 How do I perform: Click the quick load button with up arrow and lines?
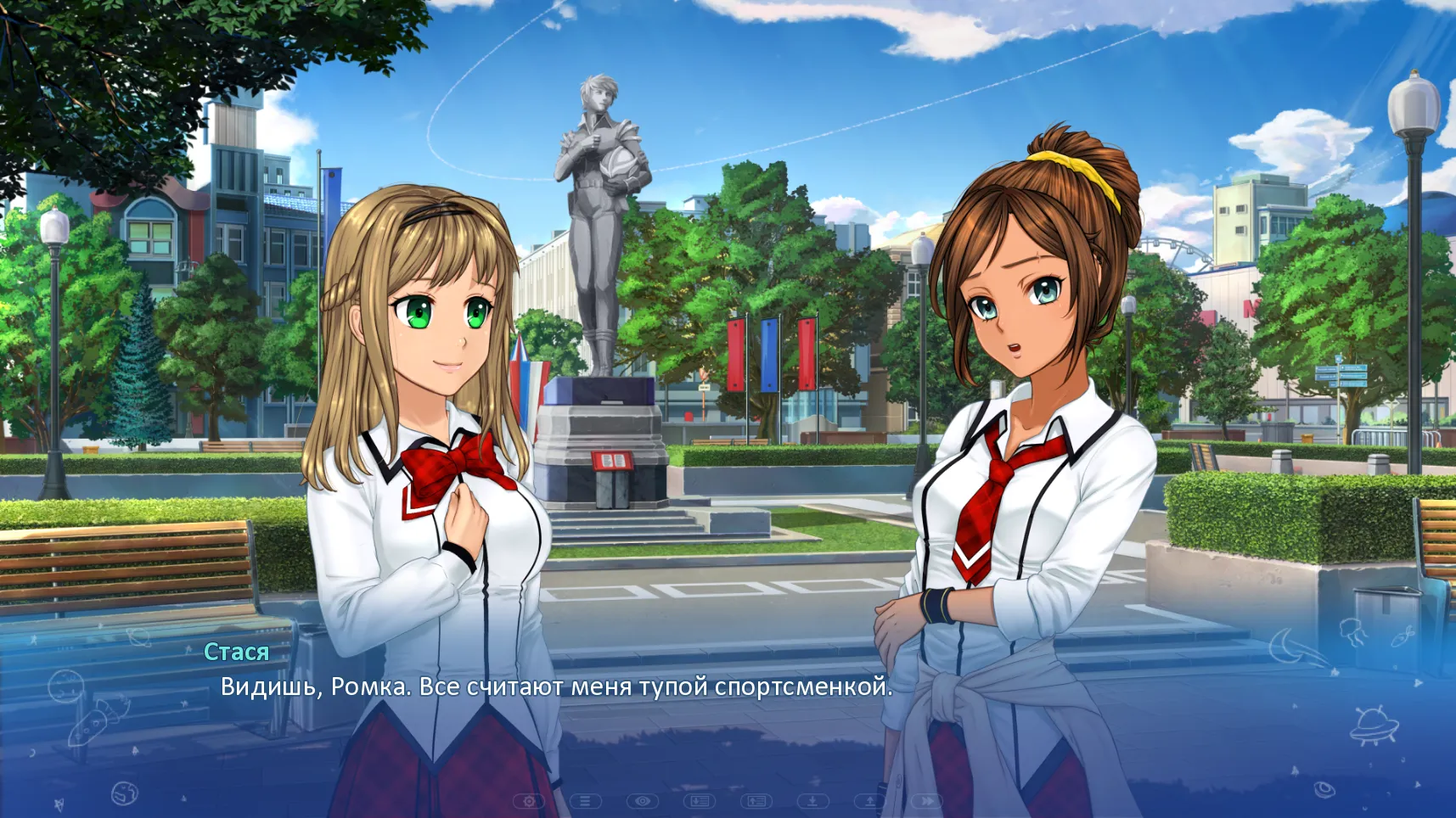(756, 800)
